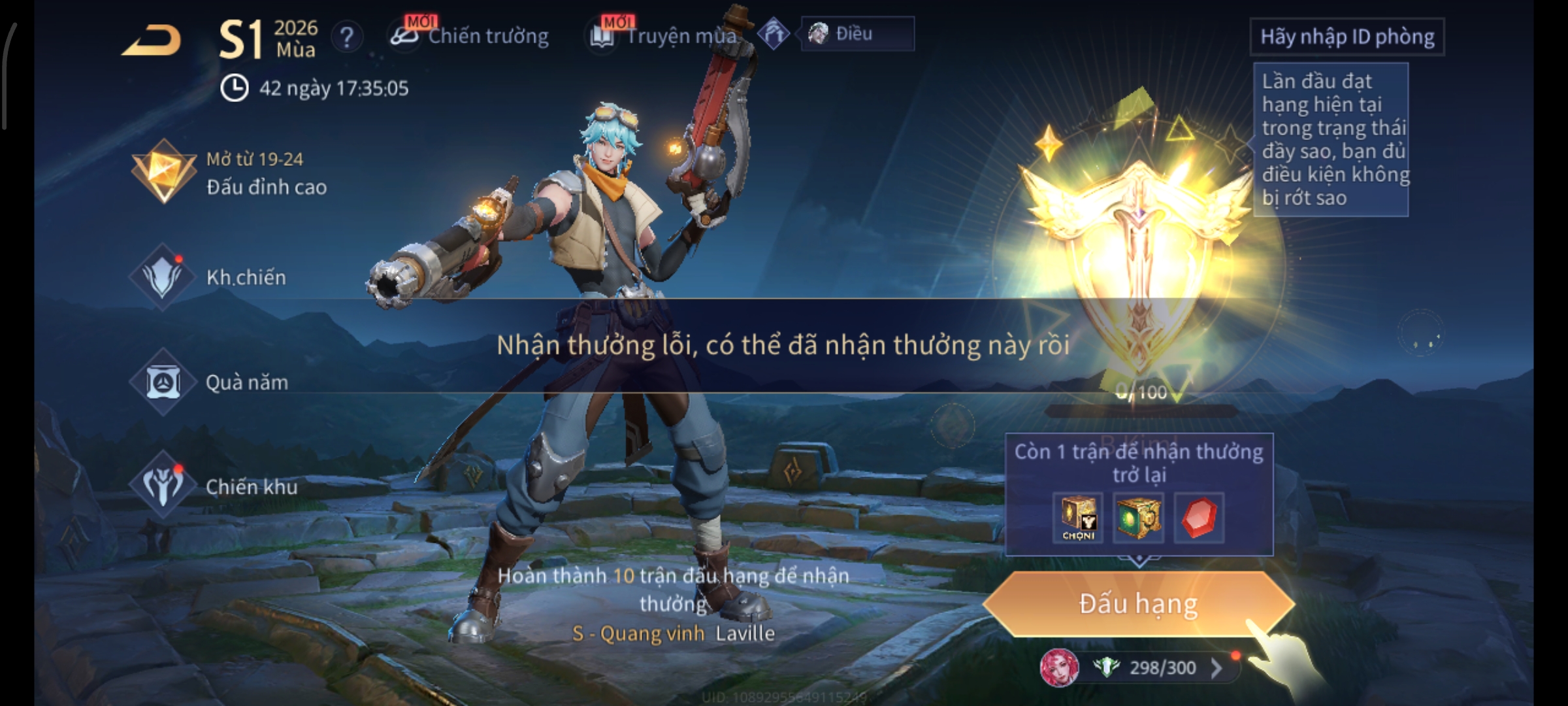
Task: Click the Hãy nhập ID phòng field
Action: point(1347,37)
